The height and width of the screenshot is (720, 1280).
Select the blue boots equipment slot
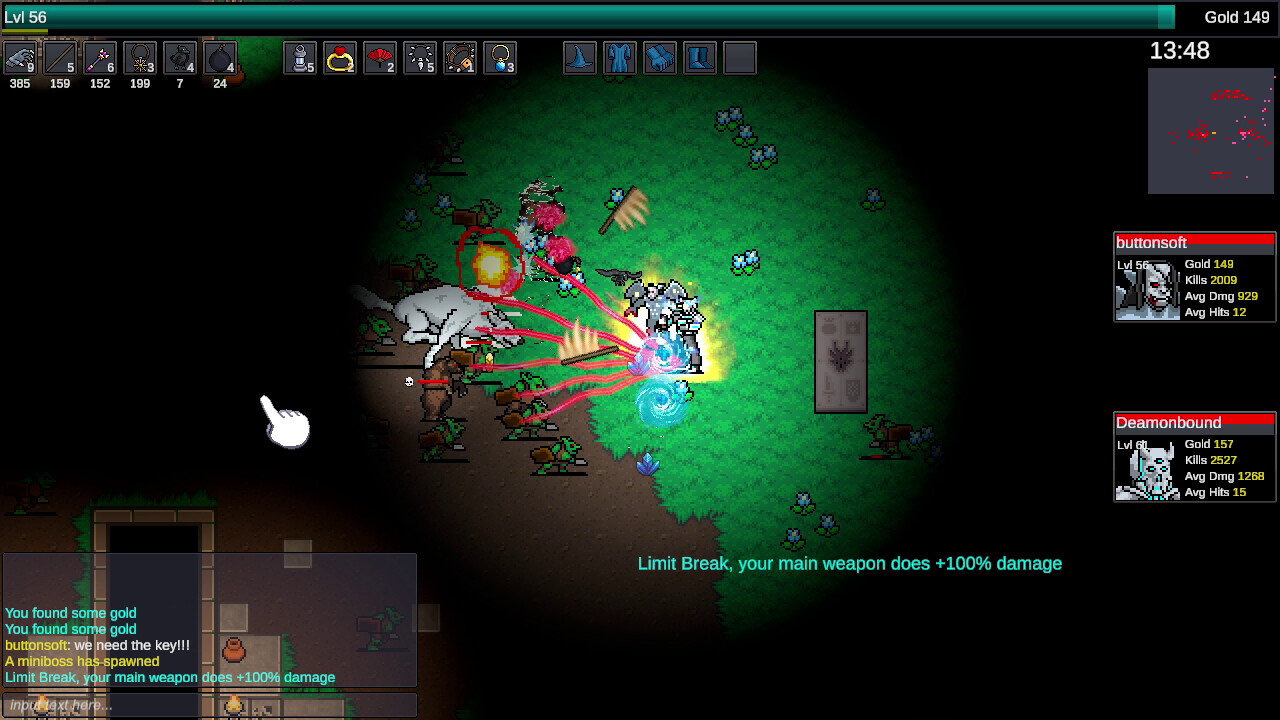tap(700, 58)
